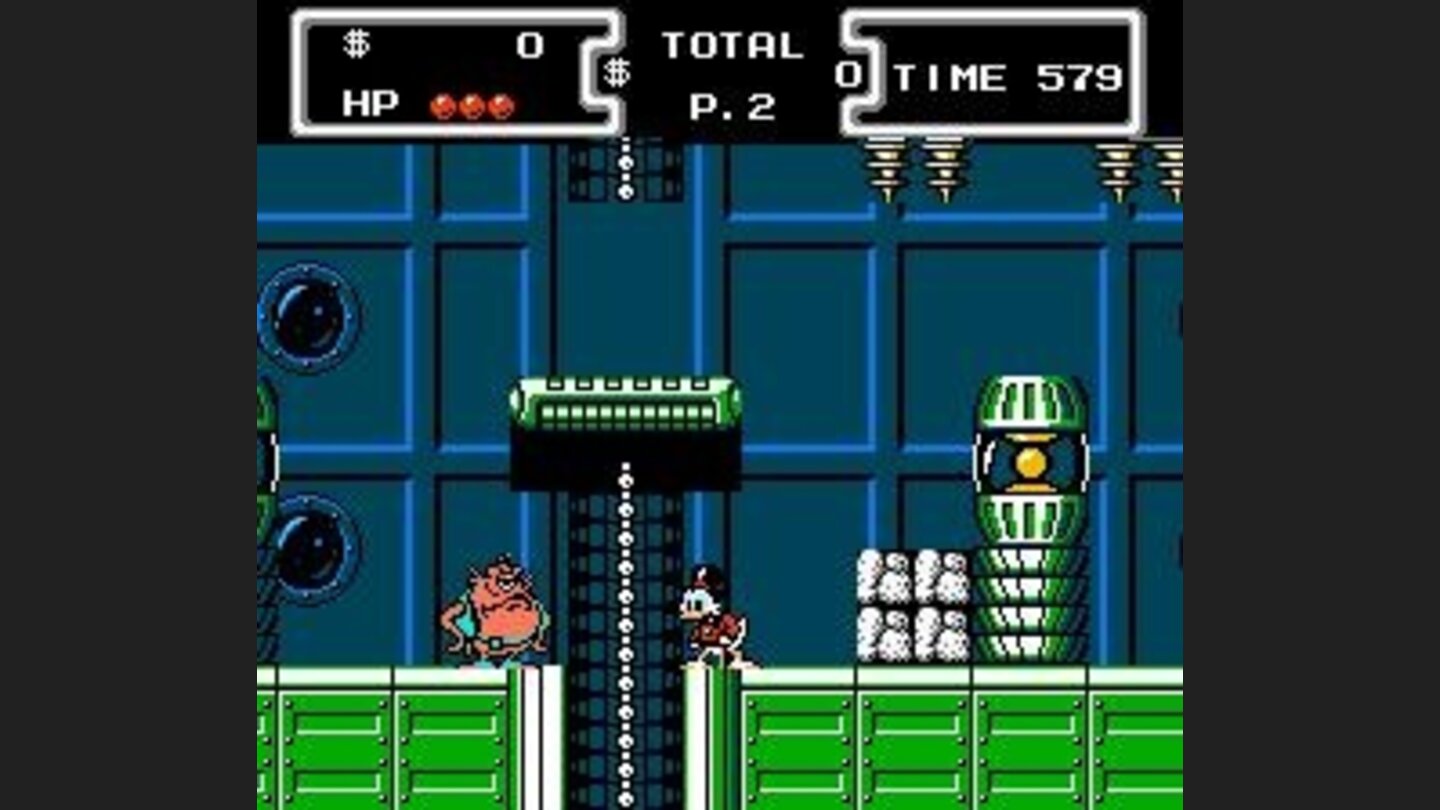Click the green energy capsule with yellow orb
The image size is (1440, 810).
(1030, 460)
